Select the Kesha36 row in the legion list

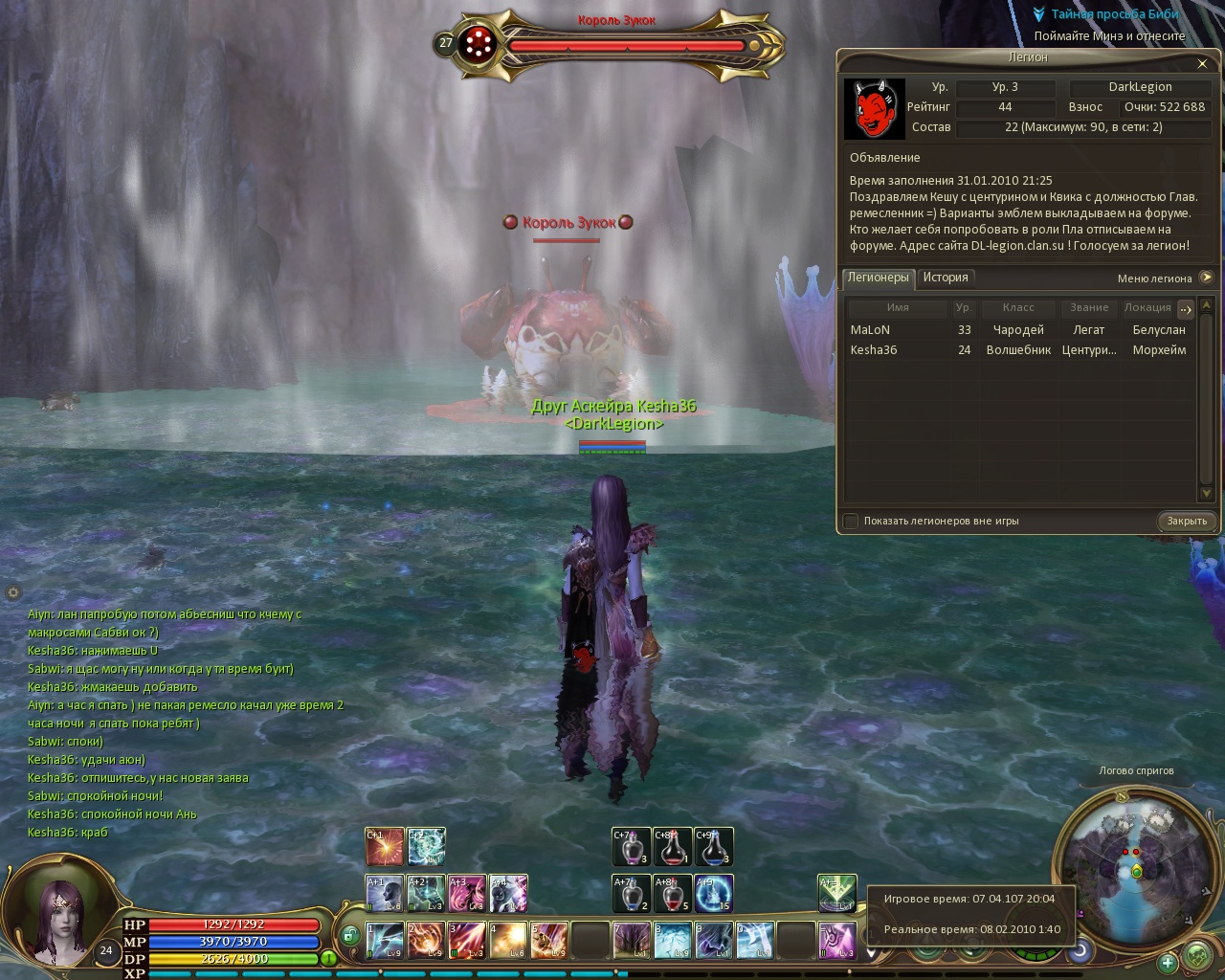point(874,350)
